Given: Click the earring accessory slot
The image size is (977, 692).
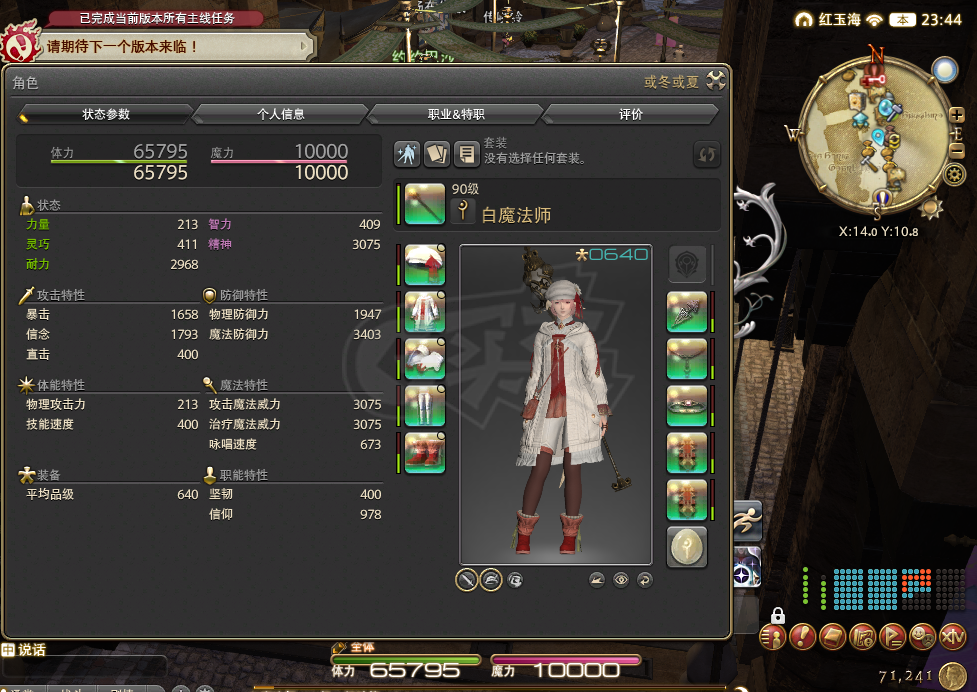Looking at the screenshot, I should tap(687, 312).
